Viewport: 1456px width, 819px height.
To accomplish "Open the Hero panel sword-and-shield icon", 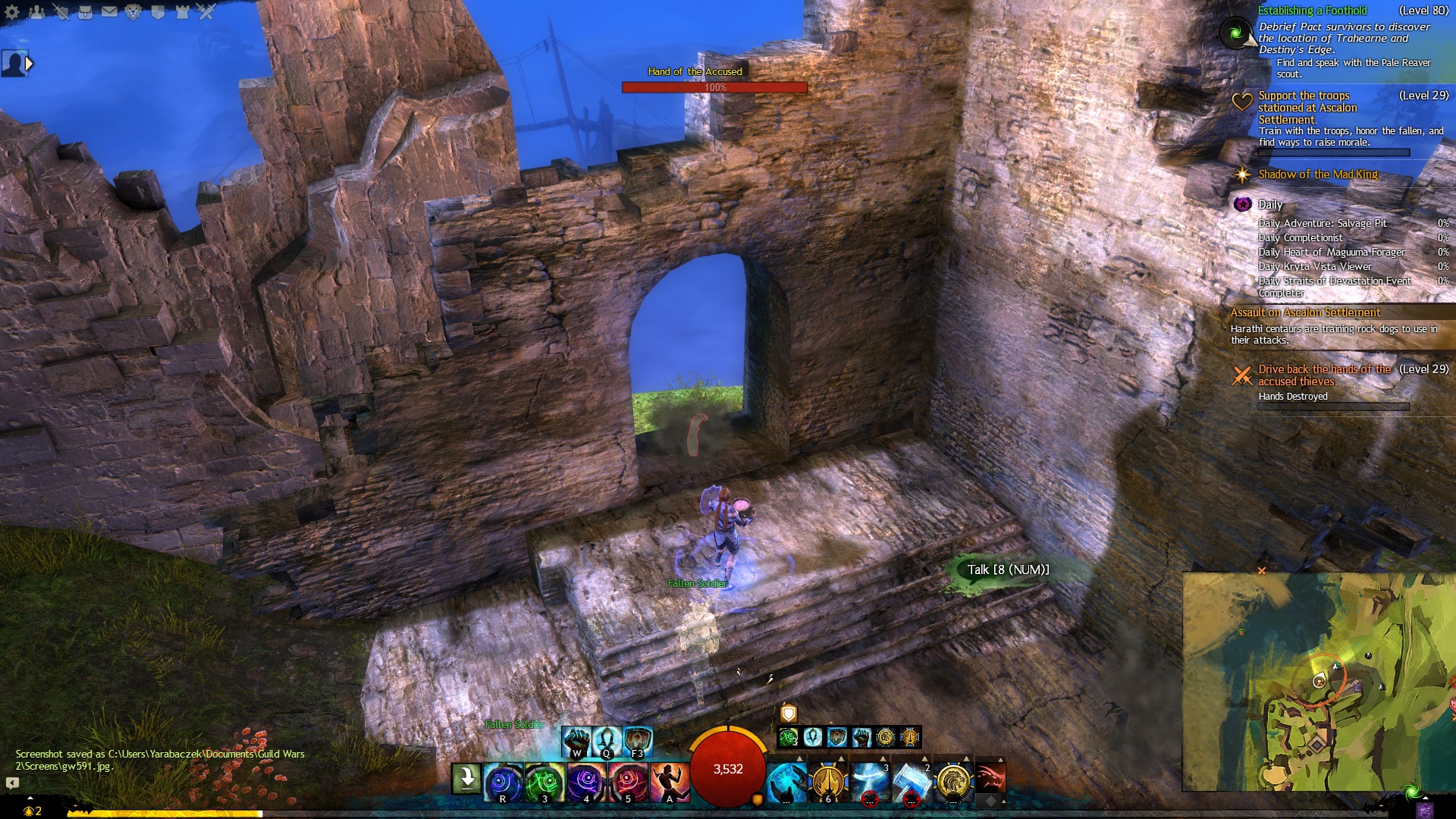I will coord(61,11).
